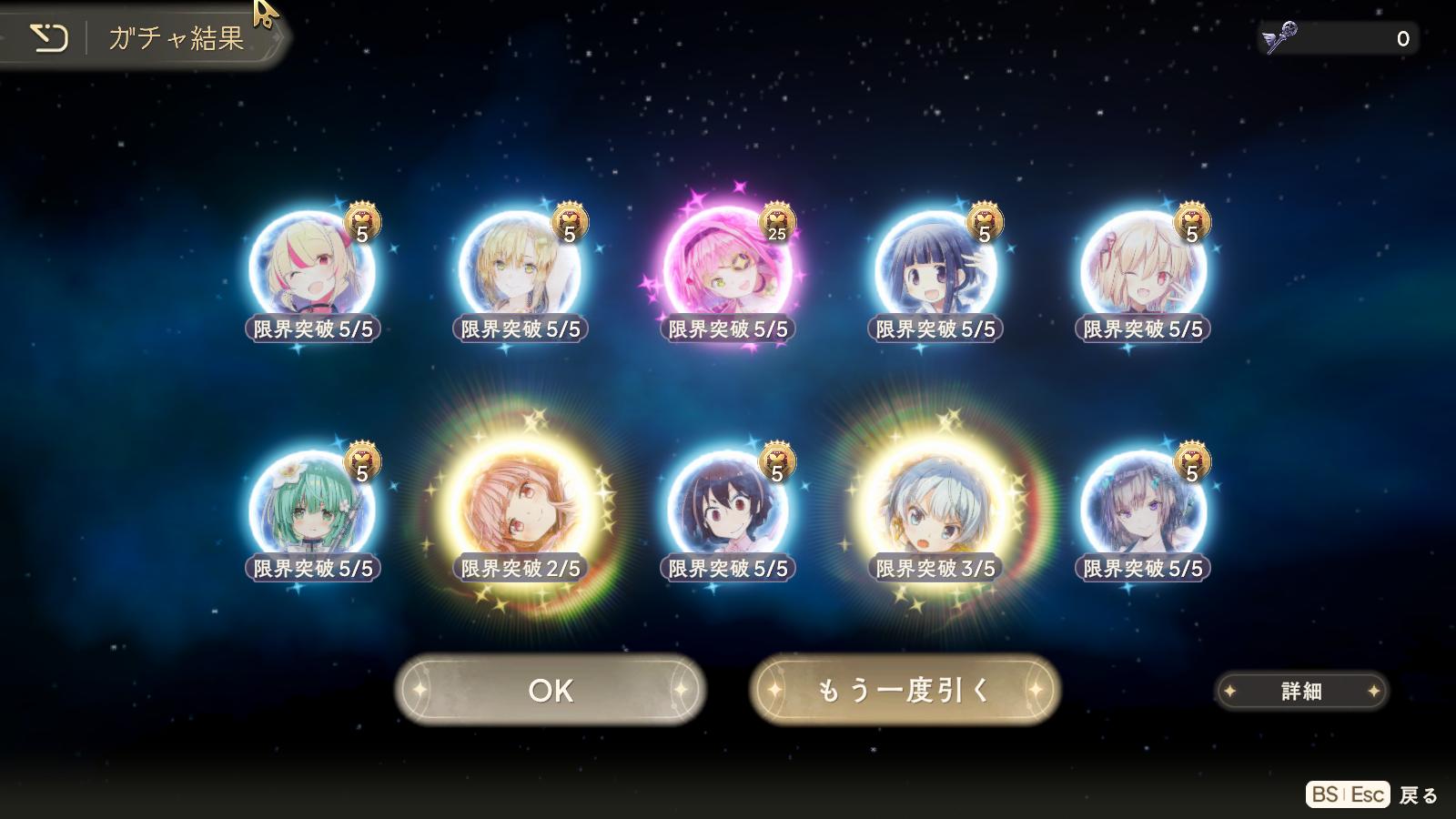The width and height of the screenshot is (1456, 819).
Task: Select the winking blonde girl with red ribbons
Action: tap(1143, 270)
